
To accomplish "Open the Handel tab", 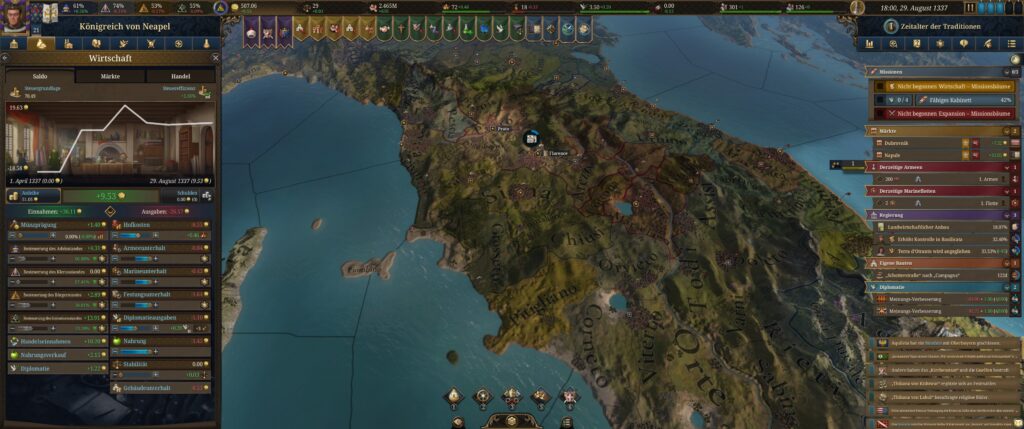I will [180, 76].
